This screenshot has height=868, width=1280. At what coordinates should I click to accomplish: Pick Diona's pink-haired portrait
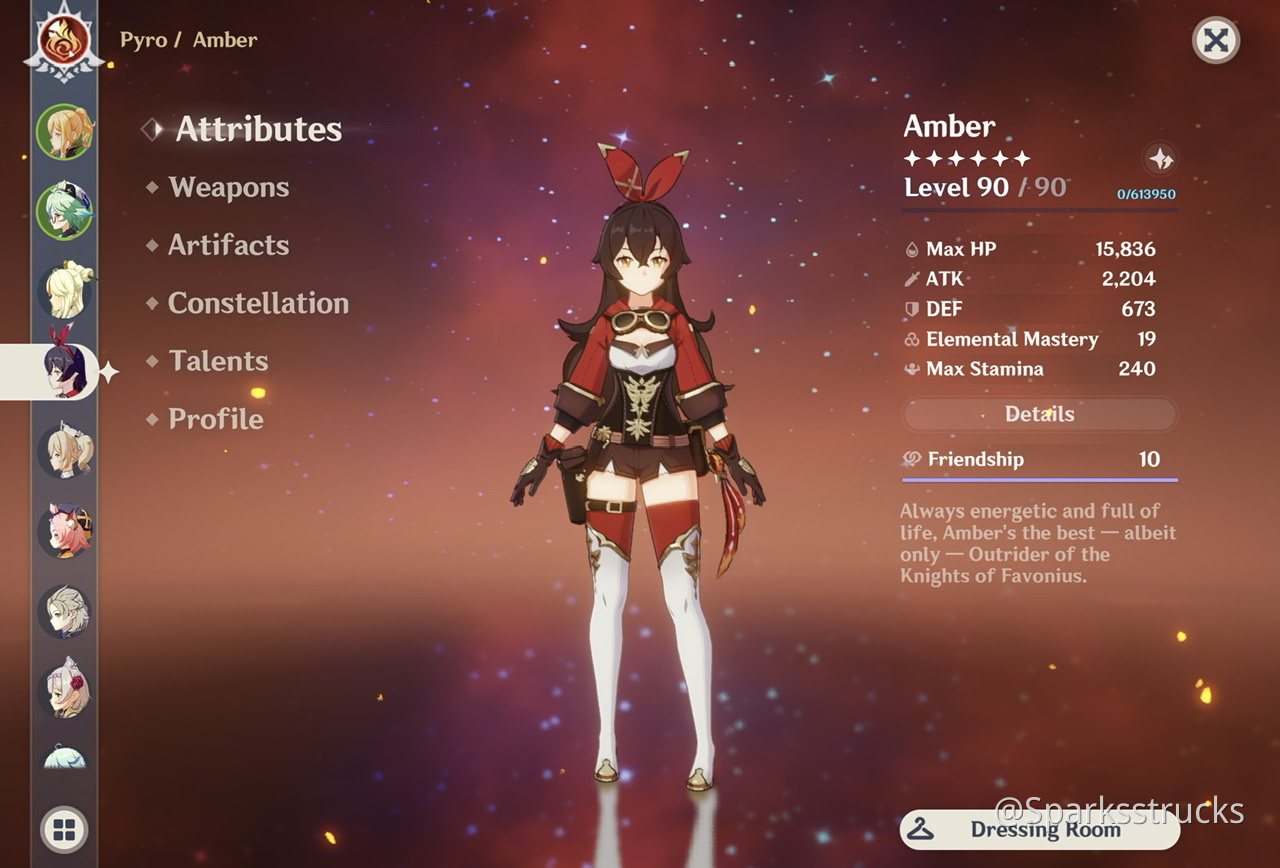pyautogui.click(x=65, y=531)
